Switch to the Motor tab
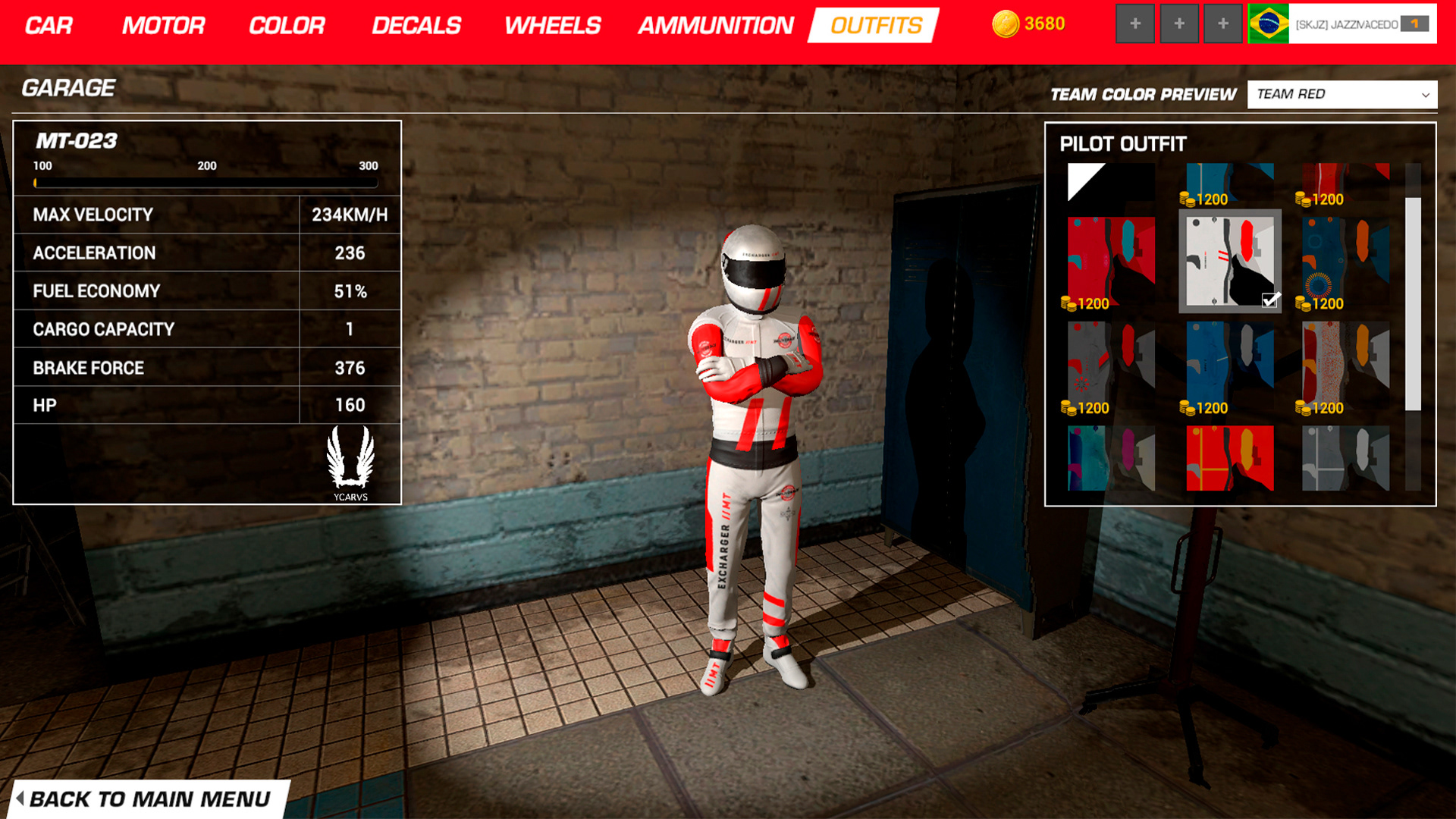 coord(163,26)
